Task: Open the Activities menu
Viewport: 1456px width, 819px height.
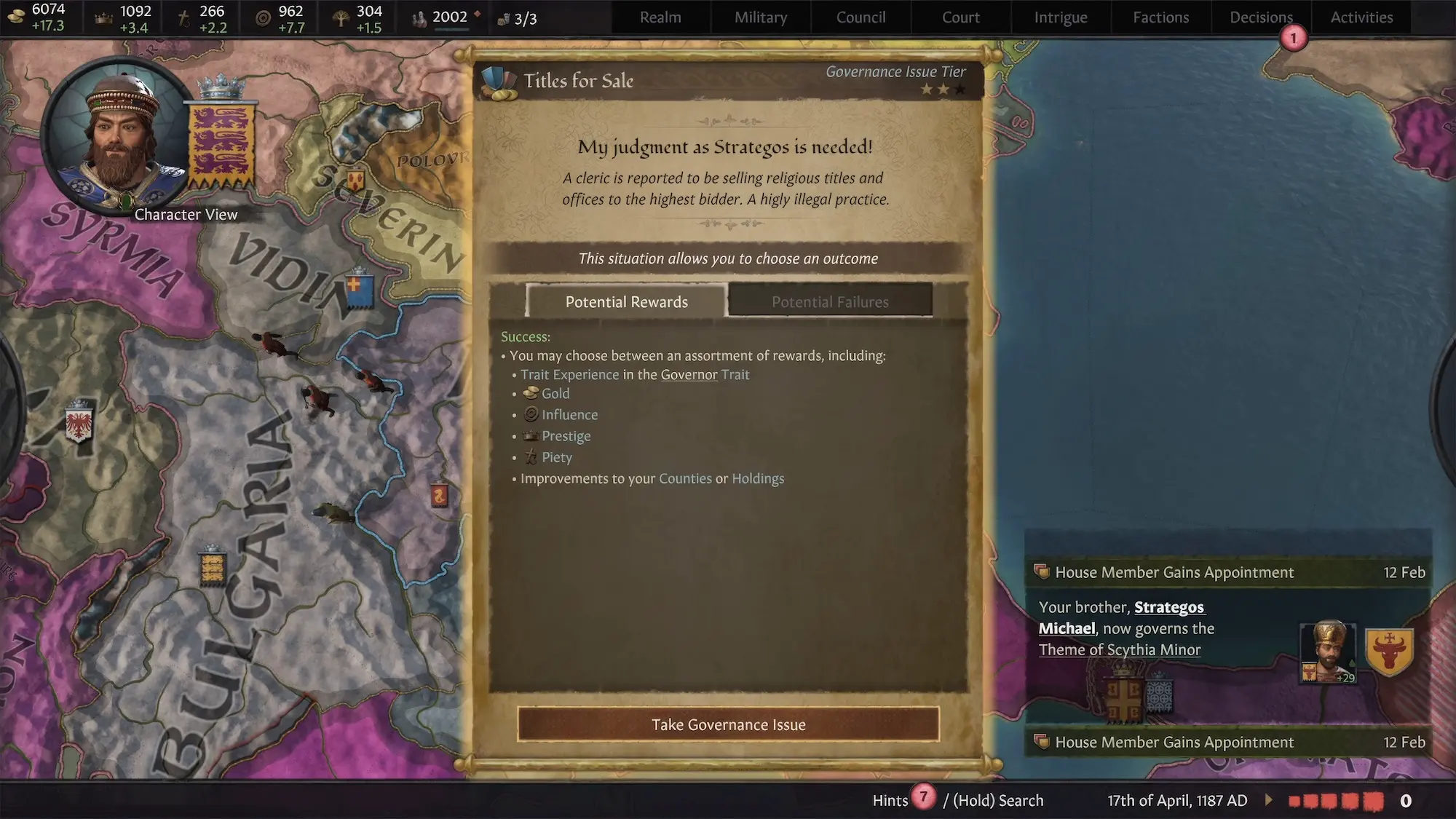Action: 1361,17
